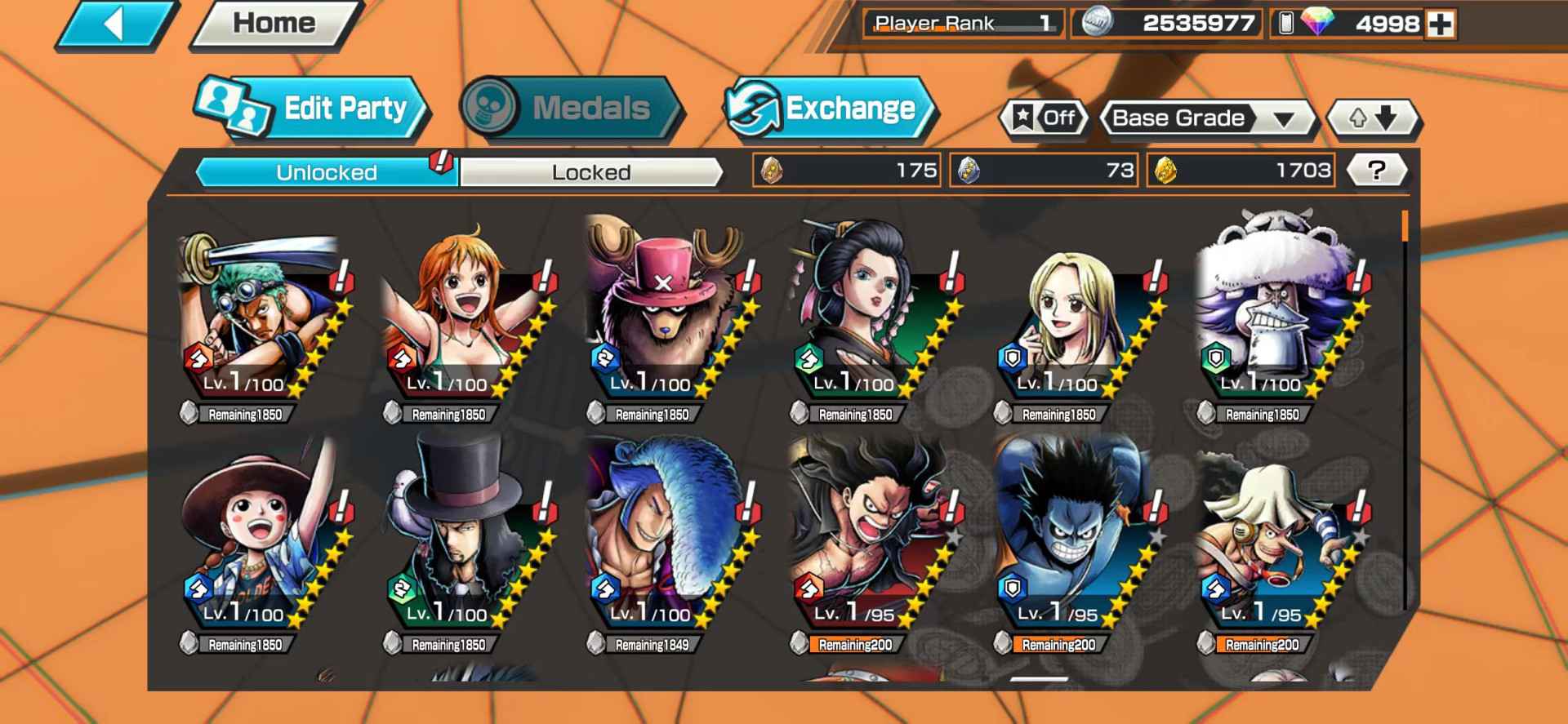The height and width of the screenshot is (724, 1568).
Task: Add rainbow diamonds with the plus button
Action: pos(1441,24)
